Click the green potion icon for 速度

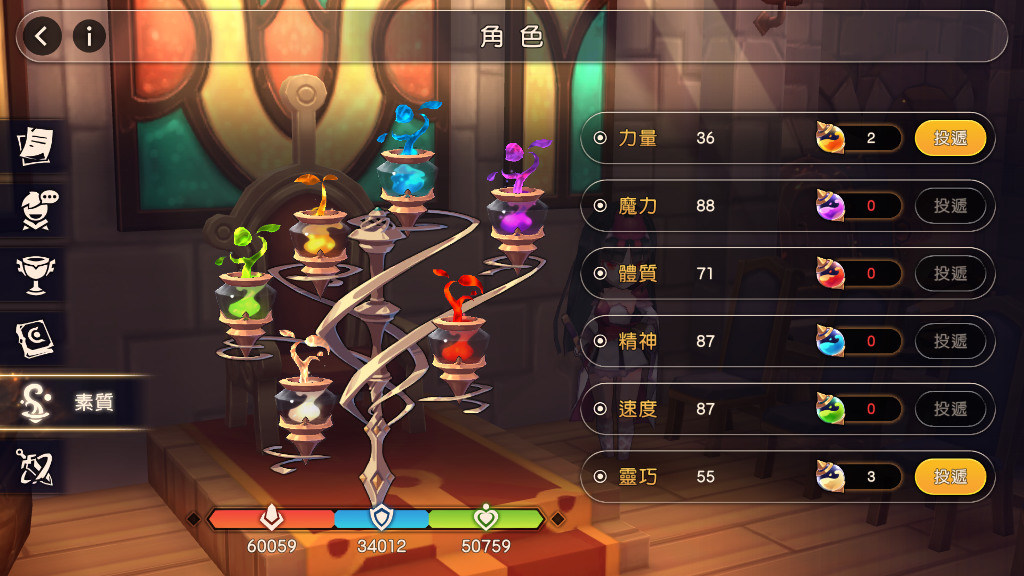831,409
